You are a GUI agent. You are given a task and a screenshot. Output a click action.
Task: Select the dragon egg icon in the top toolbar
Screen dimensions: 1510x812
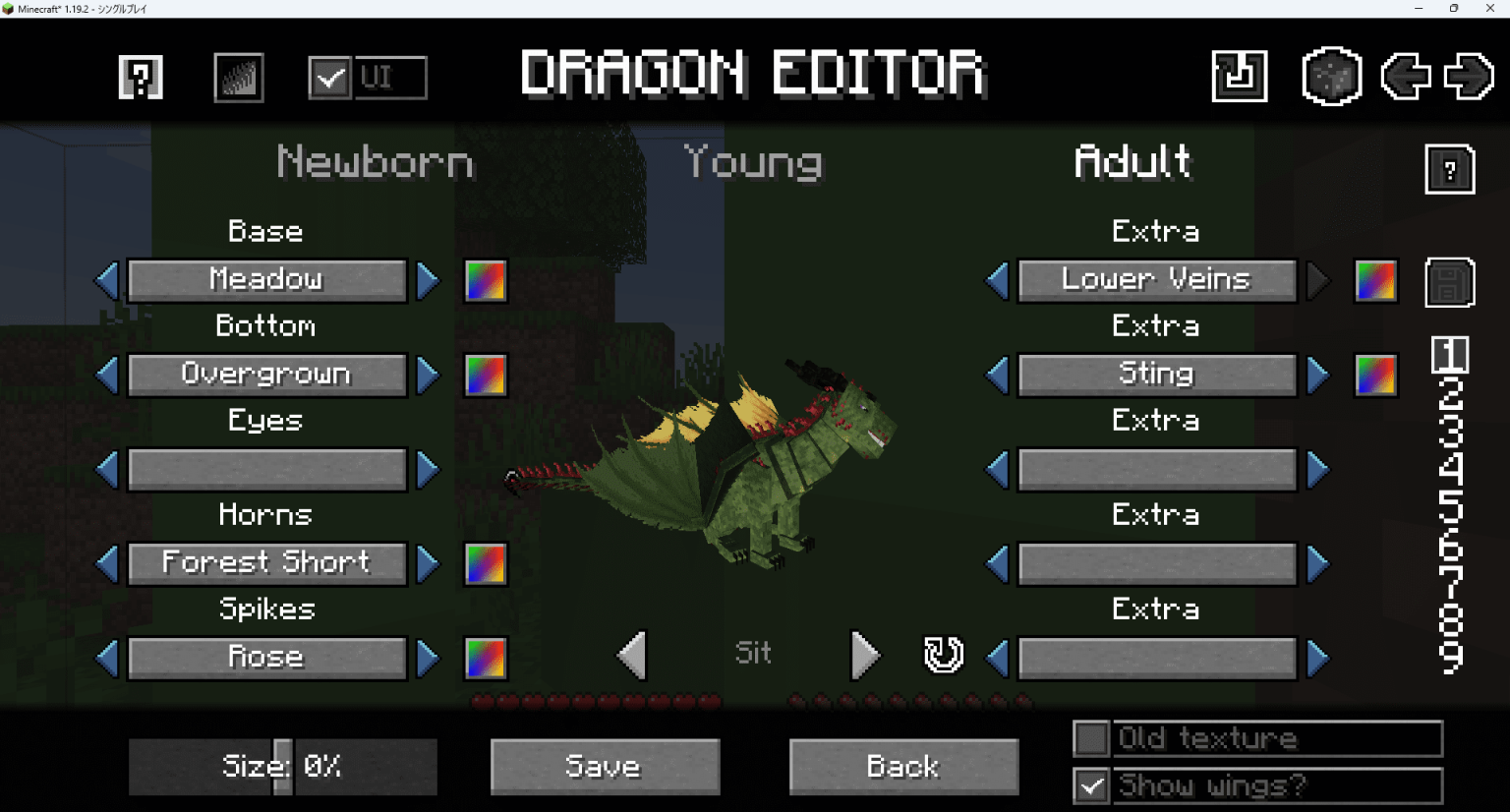pos(1332,74)
